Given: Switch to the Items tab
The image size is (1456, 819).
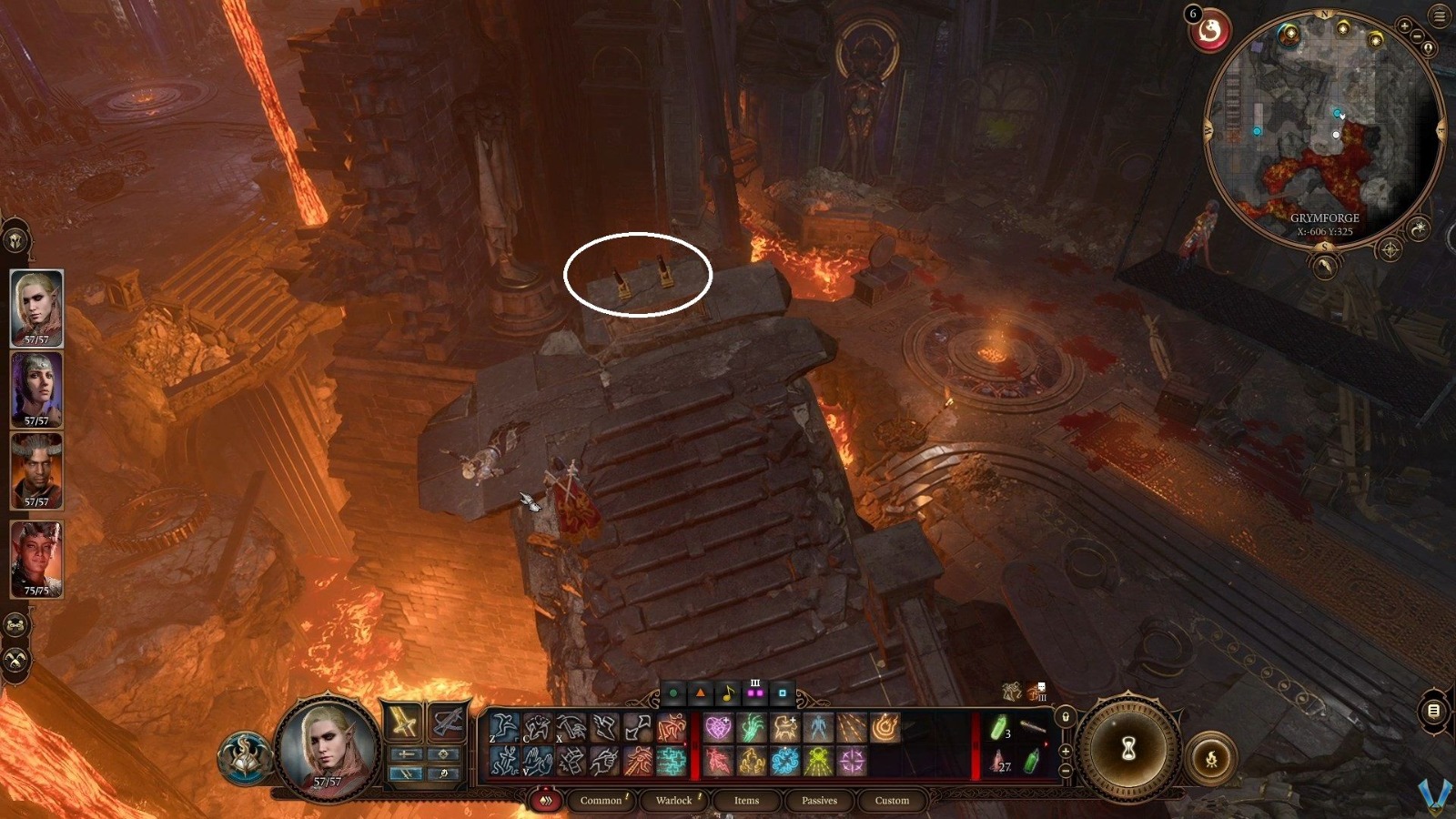Looking at the screenshot, I should (745, 801).
